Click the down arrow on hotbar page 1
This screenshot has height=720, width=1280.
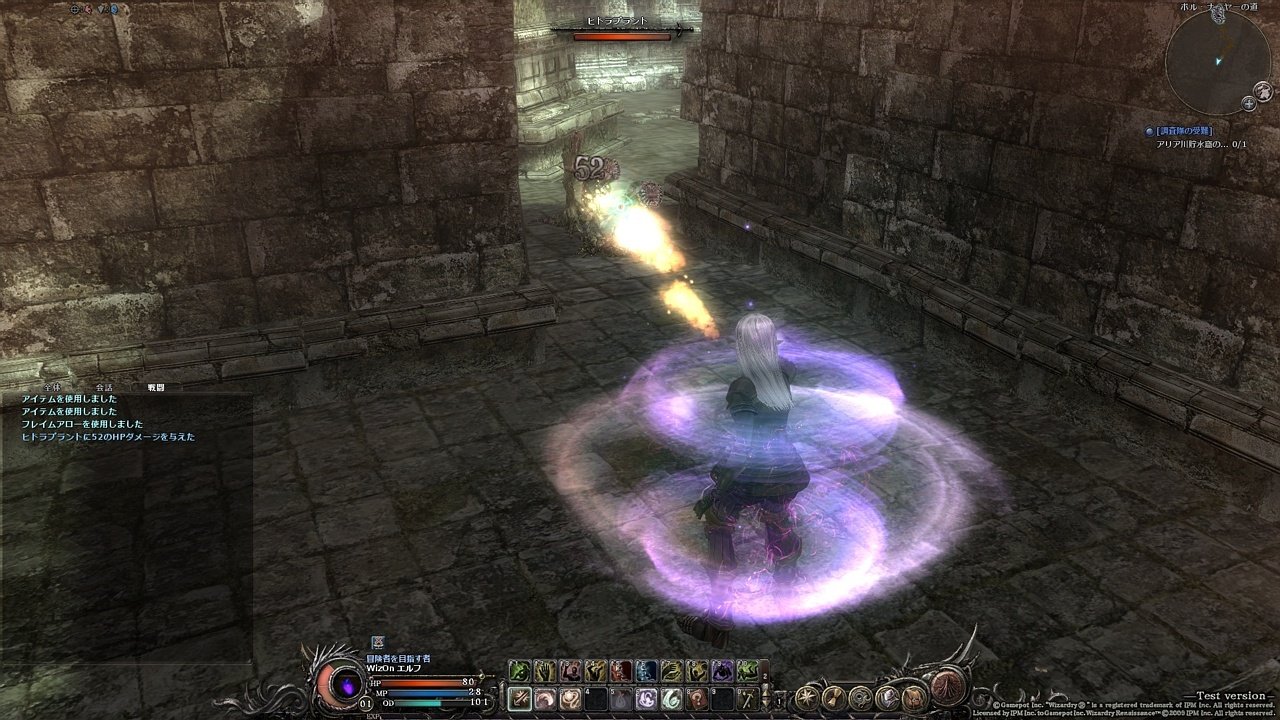point(766,703)
